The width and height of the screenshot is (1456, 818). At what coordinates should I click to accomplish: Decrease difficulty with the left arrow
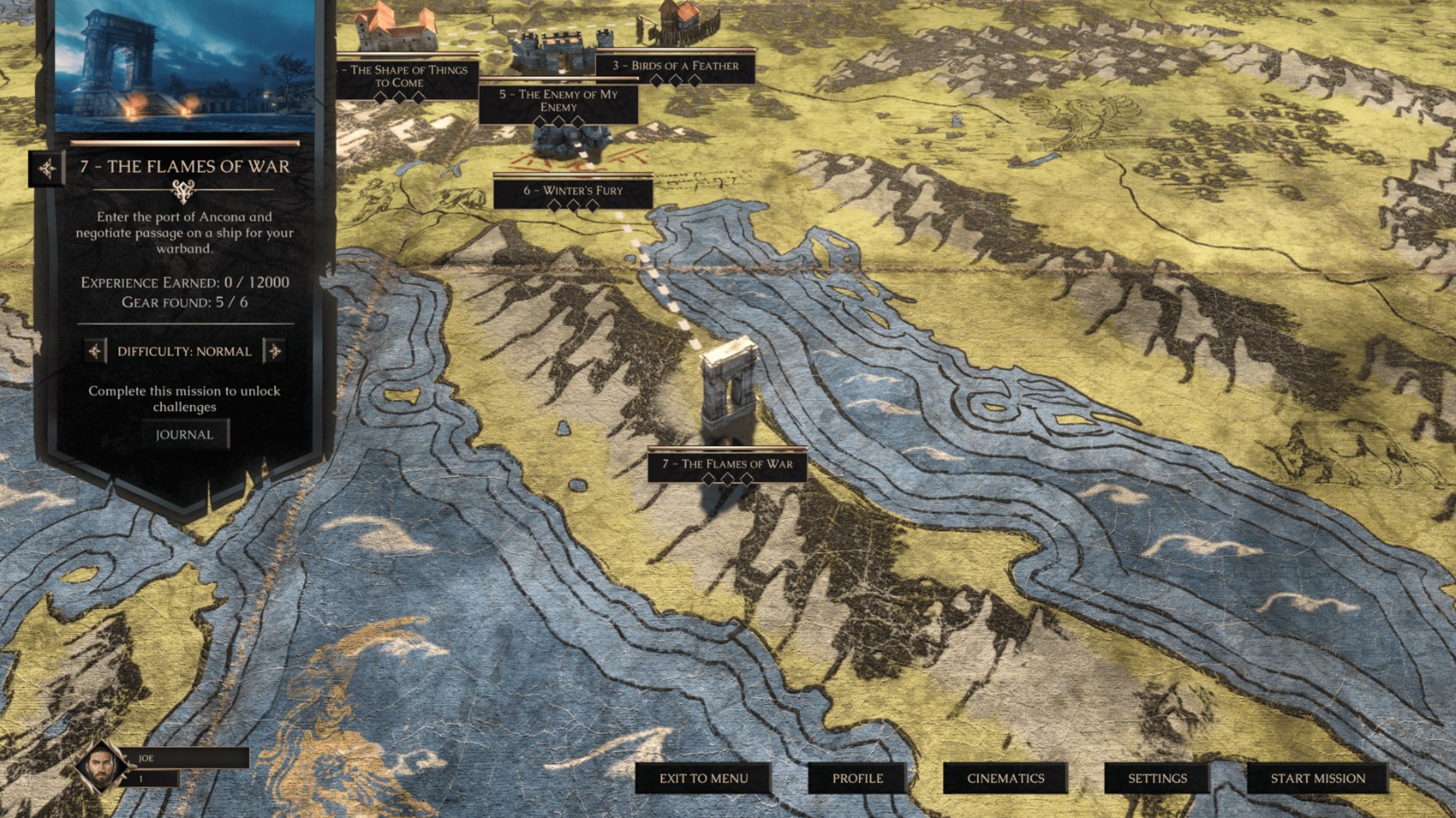95,352
